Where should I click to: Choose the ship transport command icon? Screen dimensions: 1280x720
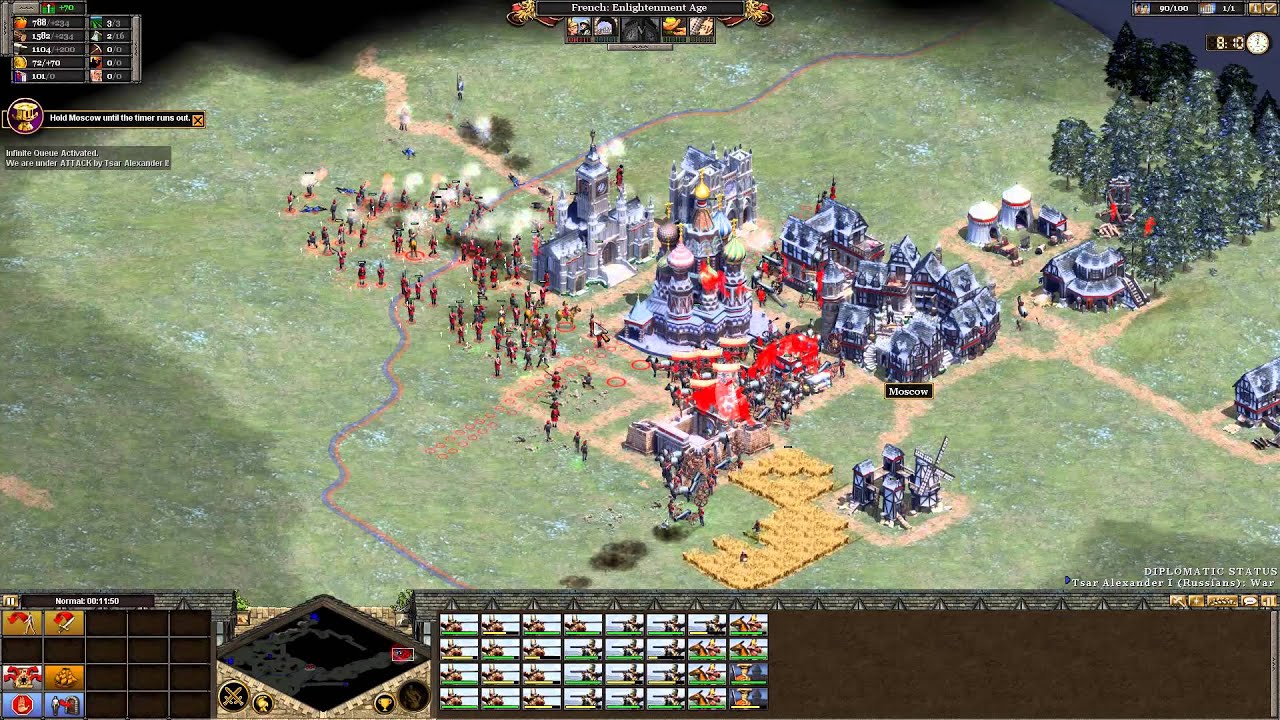click(64, 677)
